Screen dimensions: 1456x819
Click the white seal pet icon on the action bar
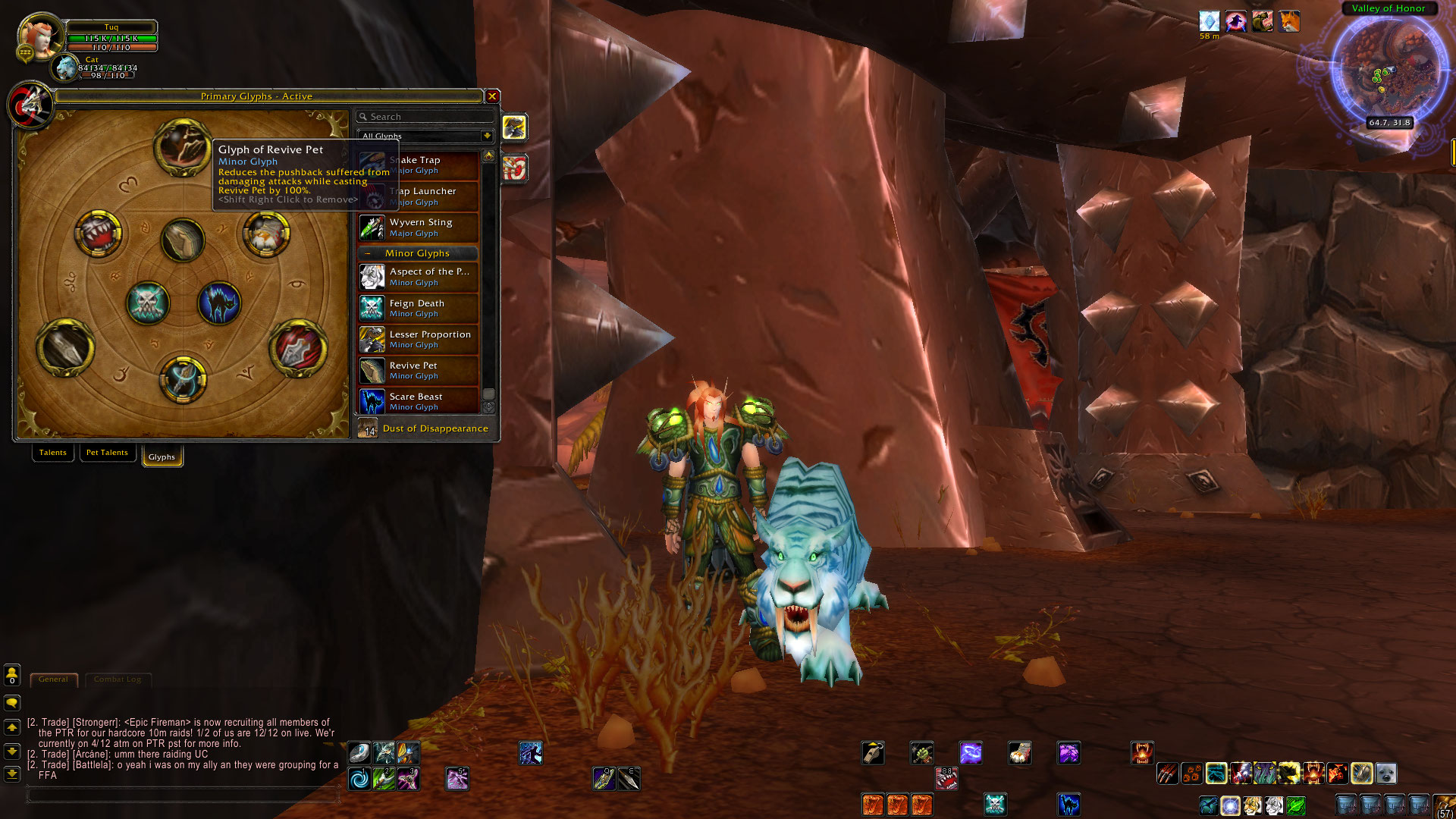[x=1385, y=773]
